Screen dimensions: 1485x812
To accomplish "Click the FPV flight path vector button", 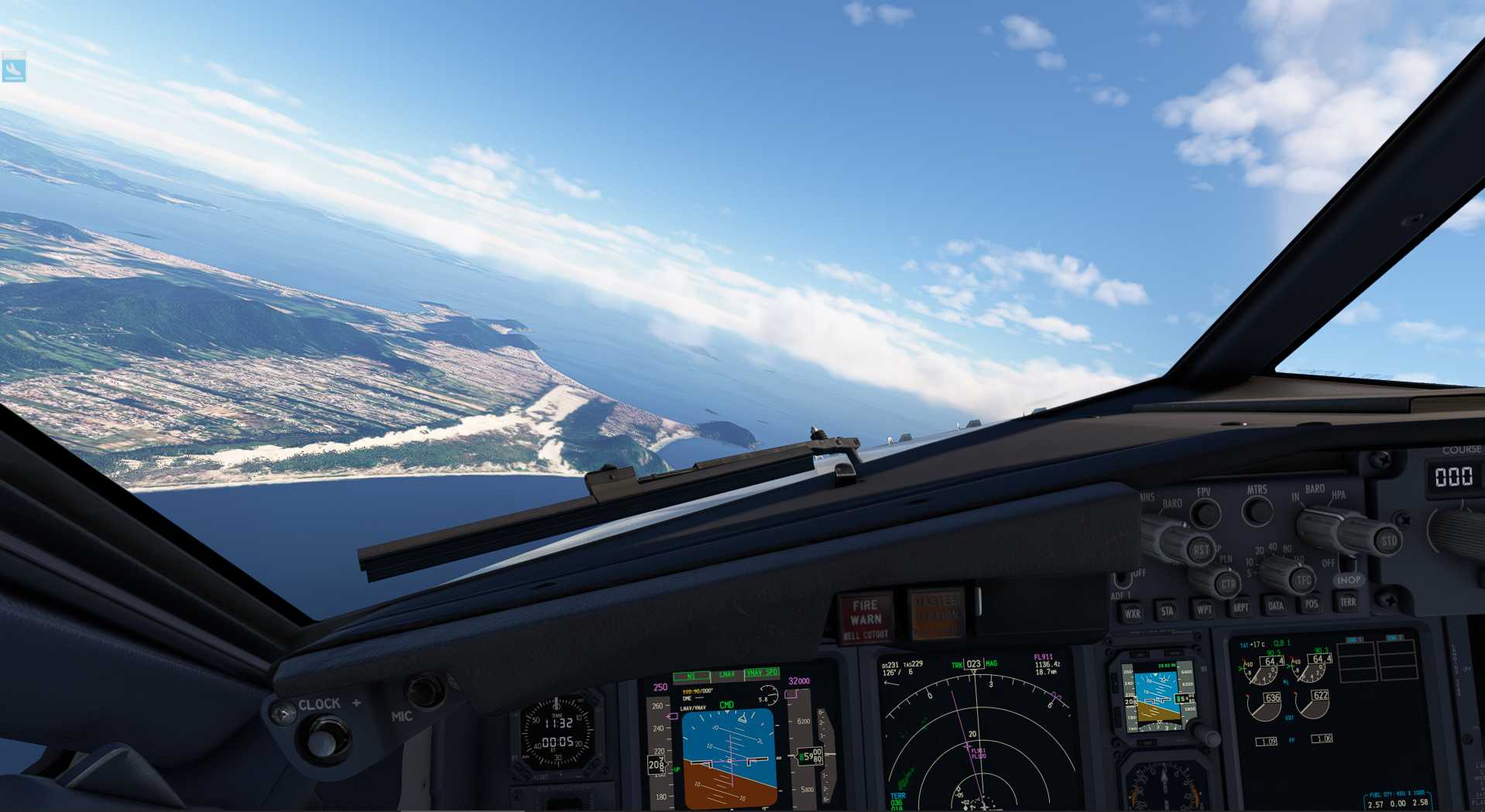I will click(1205, 513).
